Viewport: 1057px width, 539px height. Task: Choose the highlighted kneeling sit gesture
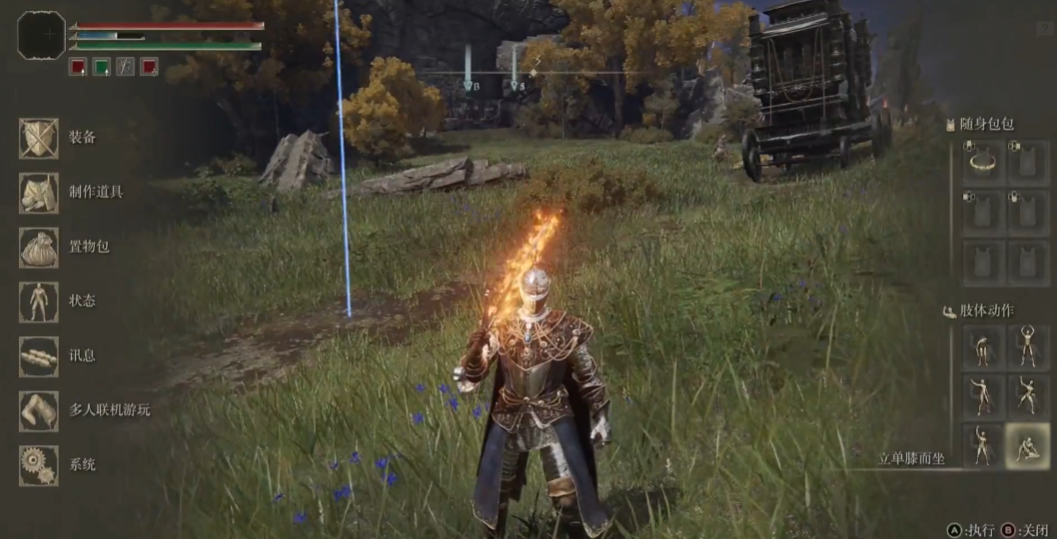1028,446
